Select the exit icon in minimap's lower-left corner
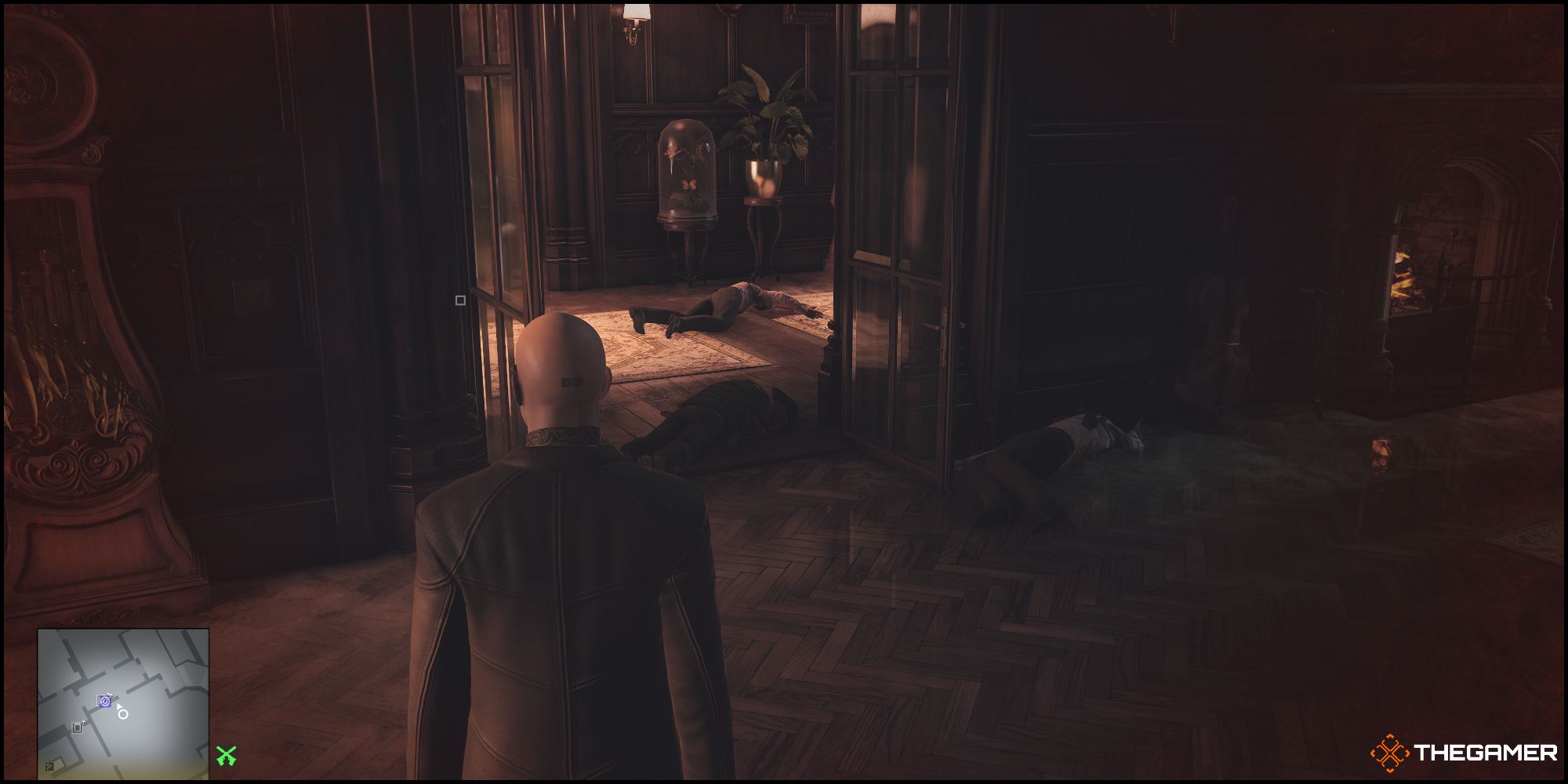Screen dimensions: 1568x784 coord(49,766)
